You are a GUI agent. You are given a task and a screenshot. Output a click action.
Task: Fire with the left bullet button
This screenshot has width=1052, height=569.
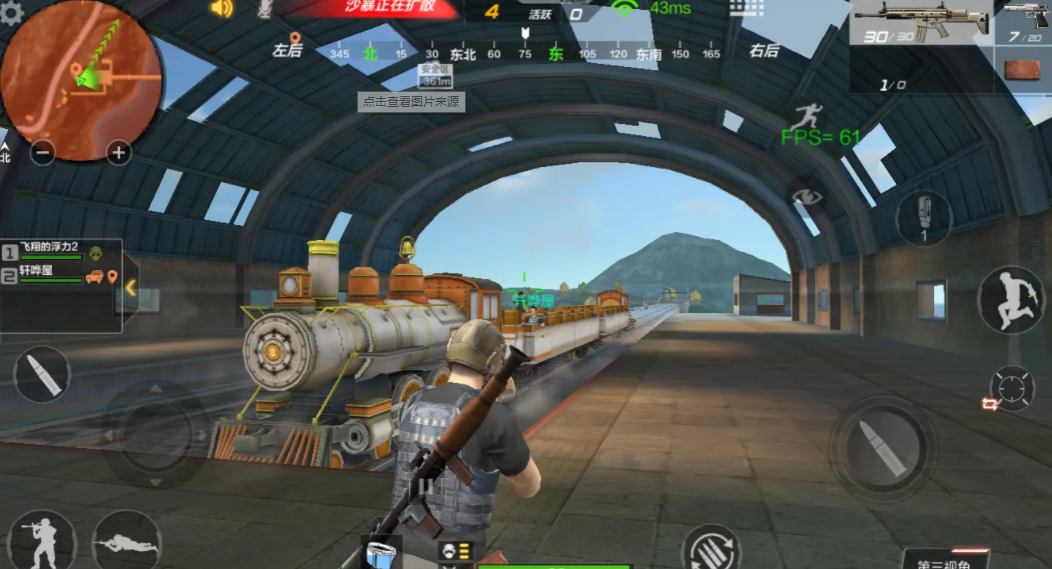pyautogui.click(x=42, y=374)
